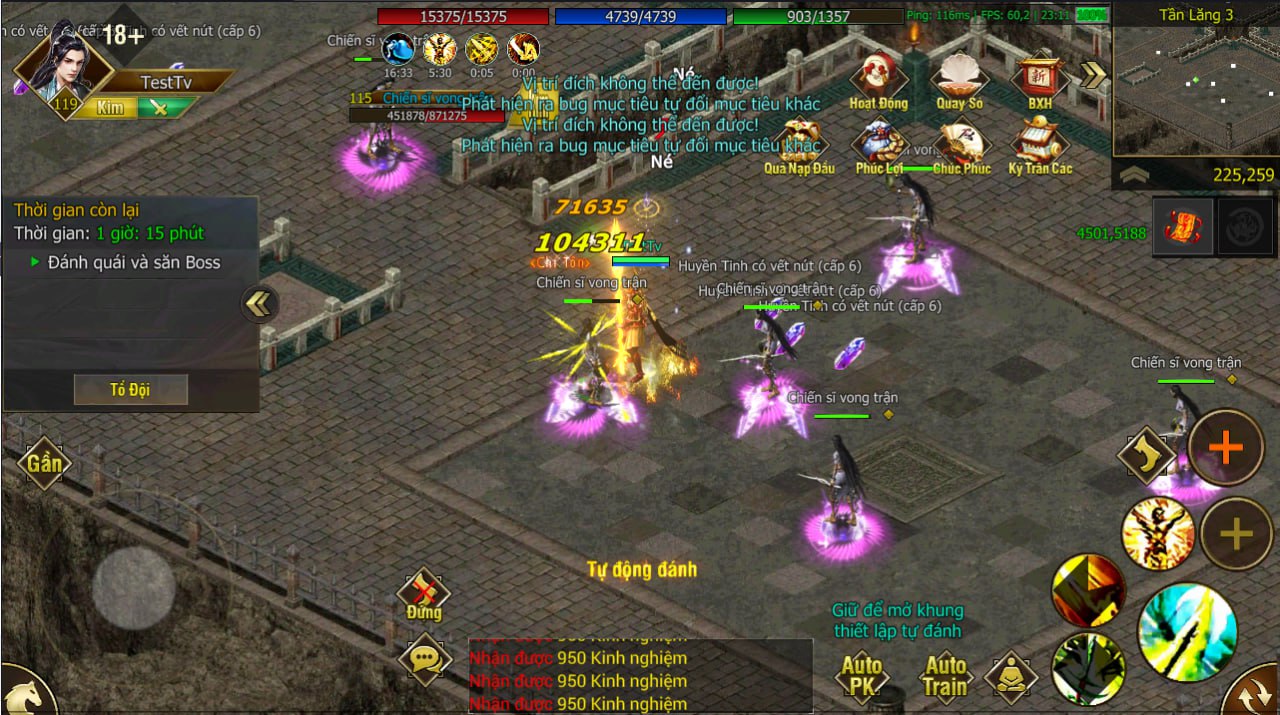The height and width of the screenshot is (715, 1280).
Task: Open the Phúc Lợi rewards menu
Action: tap(879, 145)
